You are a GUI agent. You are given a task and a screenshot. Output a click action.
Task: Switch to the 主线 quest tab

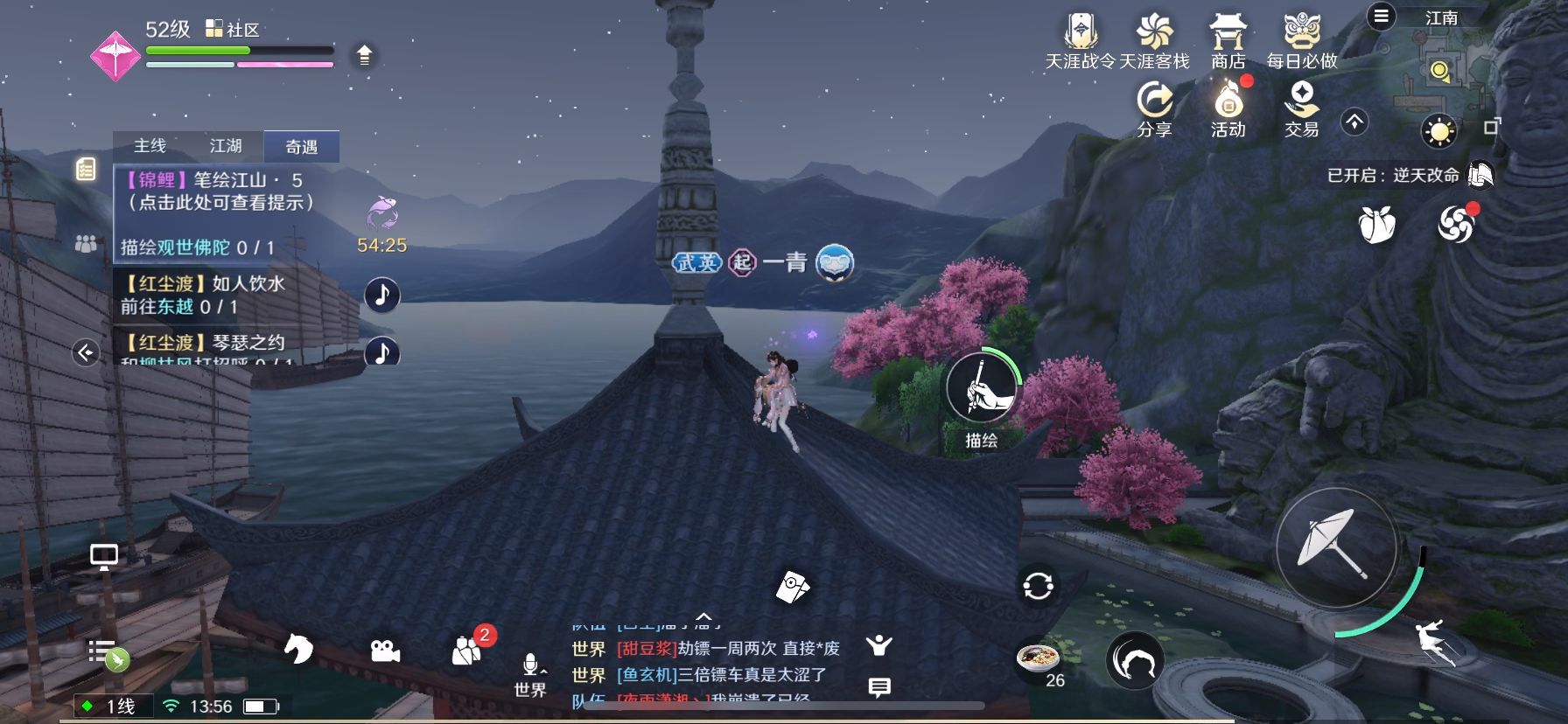coord(149,146)
